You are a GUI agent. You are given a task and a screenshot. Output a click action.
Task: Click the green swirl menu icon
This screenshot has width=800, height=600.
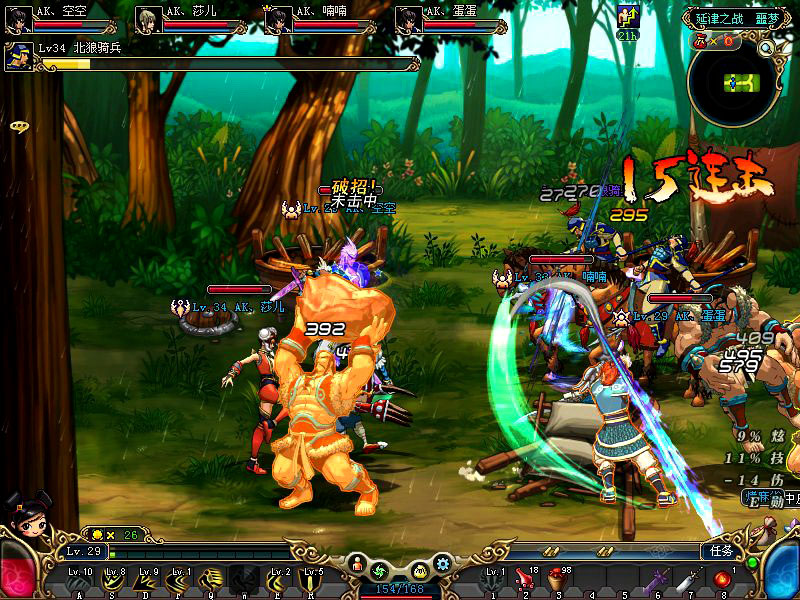click(380, 571)
